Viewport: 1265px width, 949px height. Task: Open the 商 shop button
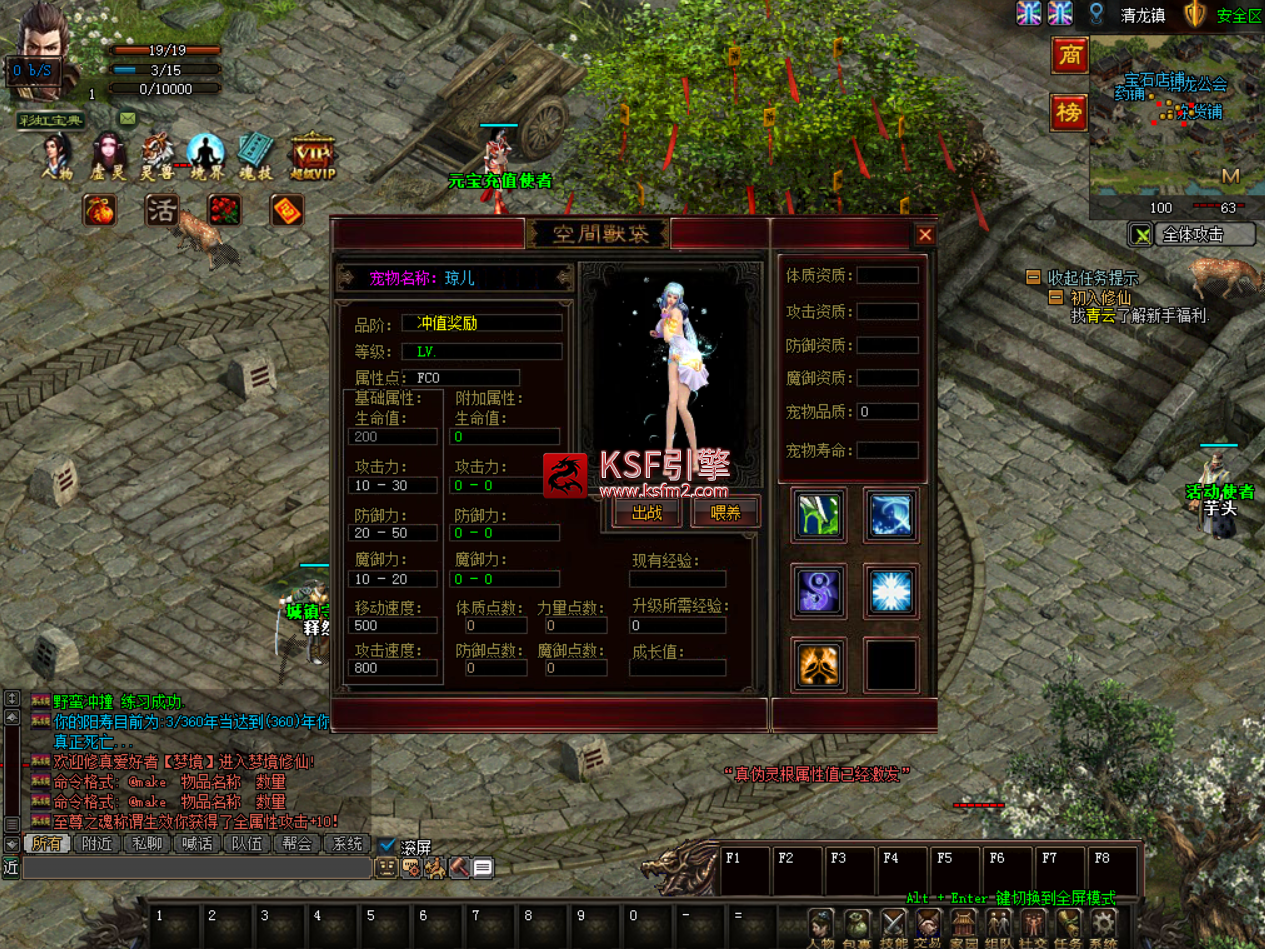coord(1069,56)
